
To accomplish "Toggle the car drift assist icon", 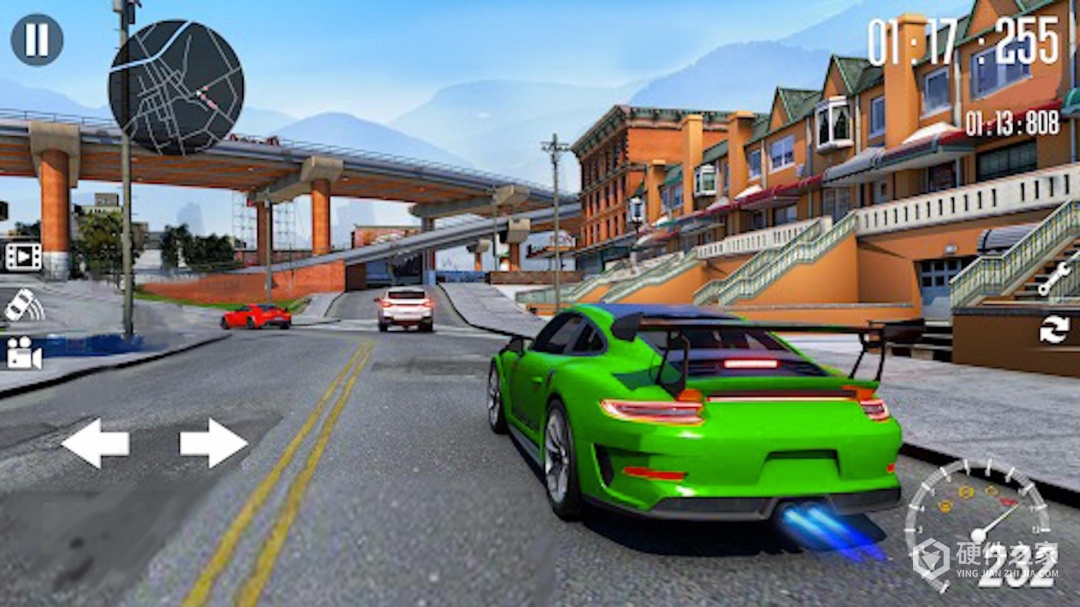I will coord(23,305).
